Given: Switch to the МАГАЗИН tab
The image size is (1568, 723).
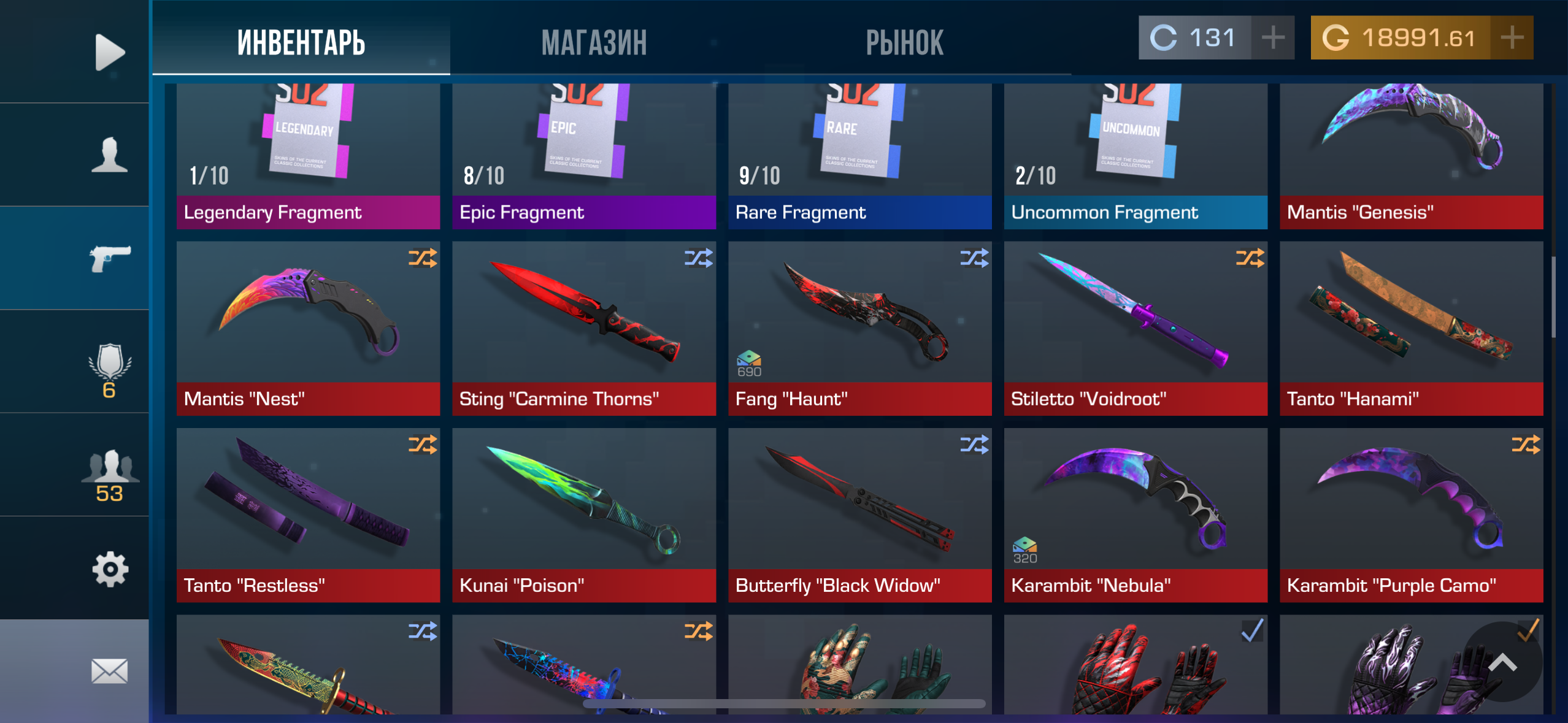Looking at the screenshot, I should (594, 41).
